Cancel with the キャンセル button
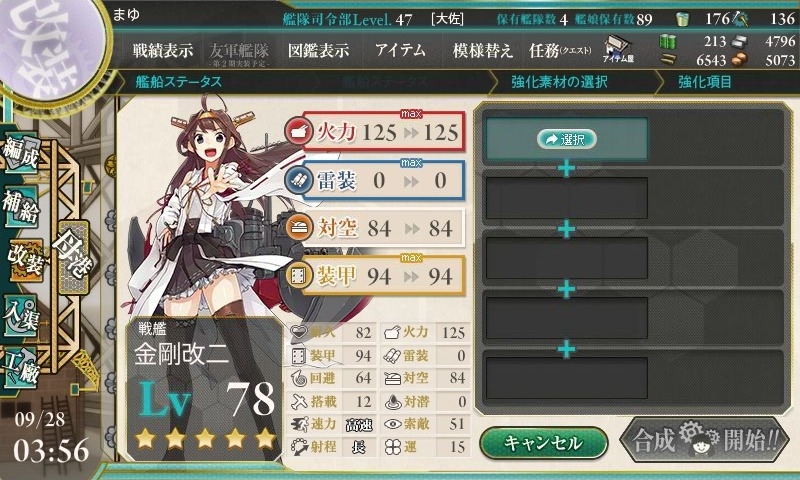 coord(543,442)
